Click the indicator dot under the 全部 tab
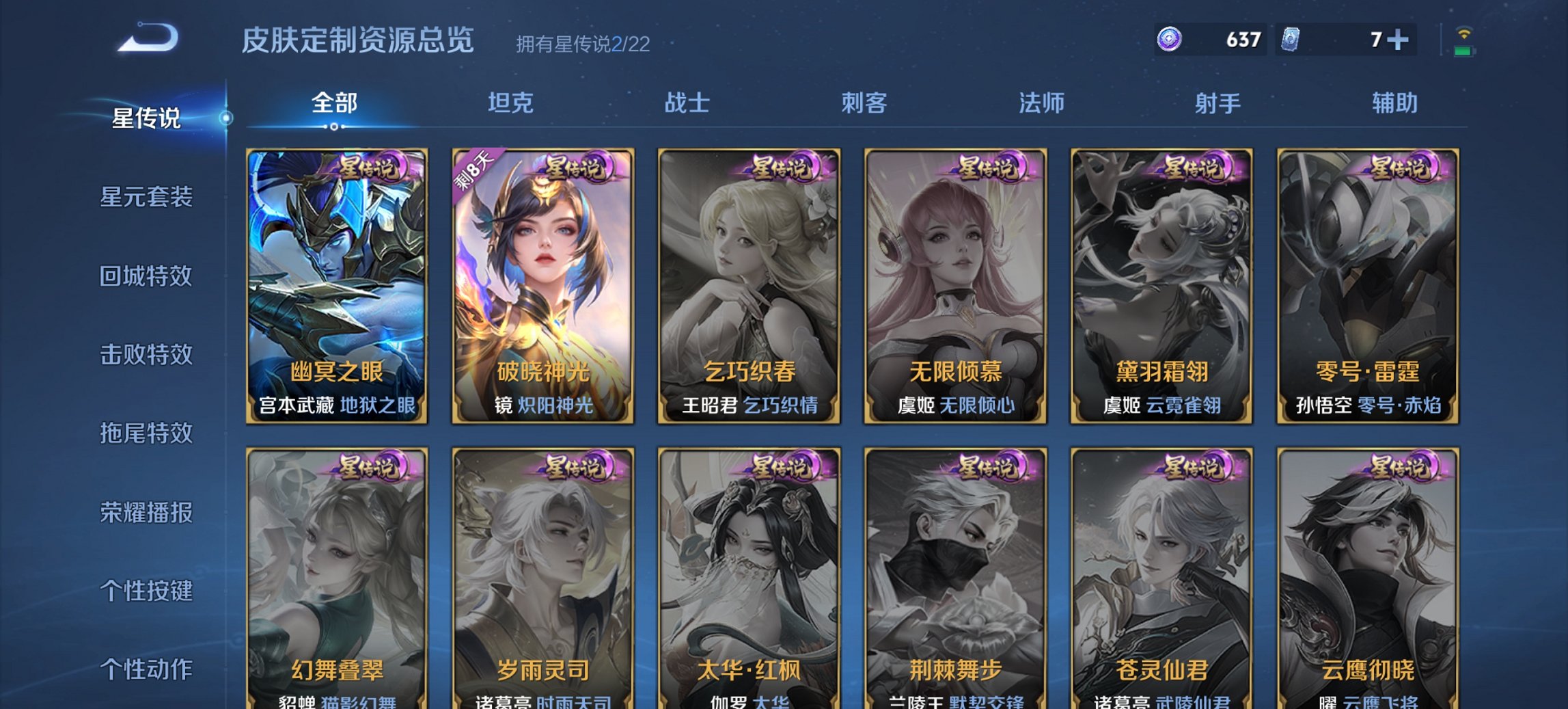 [333, 126]
